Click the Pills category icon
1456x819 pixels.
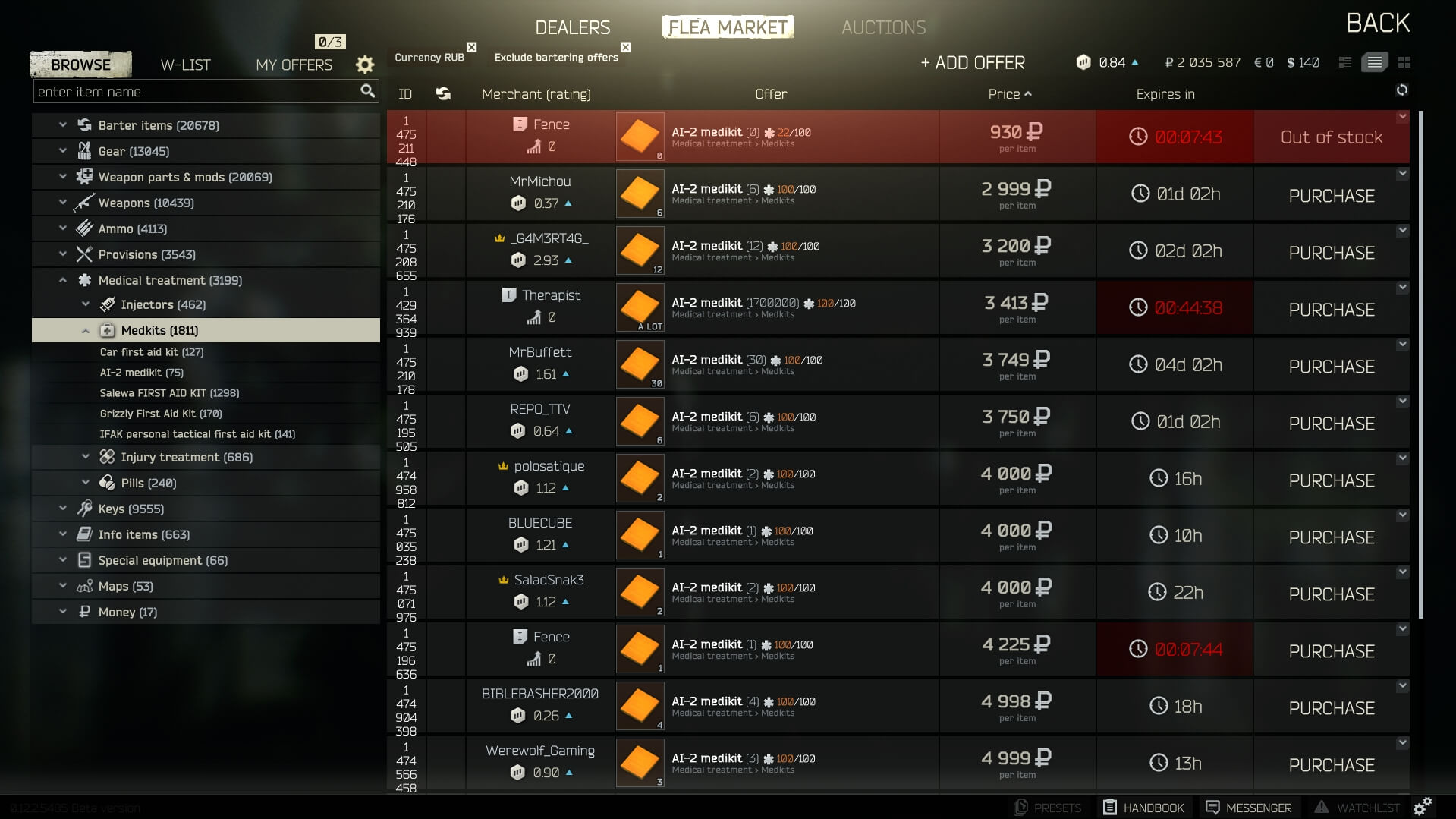point(105,482)
